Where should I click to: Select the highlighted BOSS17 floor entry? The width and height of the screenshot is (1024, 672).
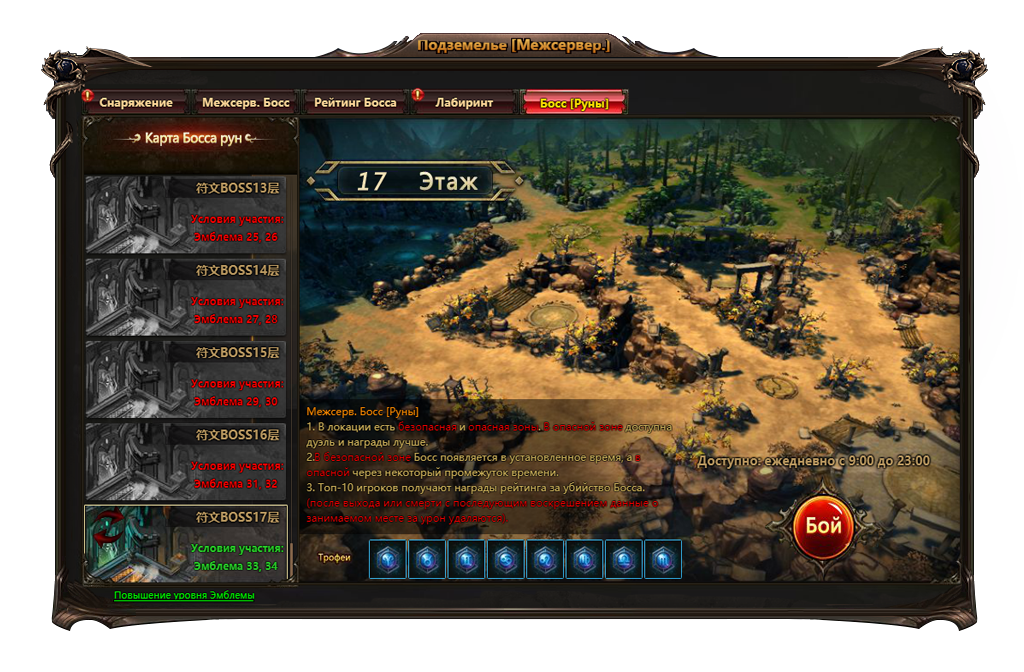click(186, 542)
